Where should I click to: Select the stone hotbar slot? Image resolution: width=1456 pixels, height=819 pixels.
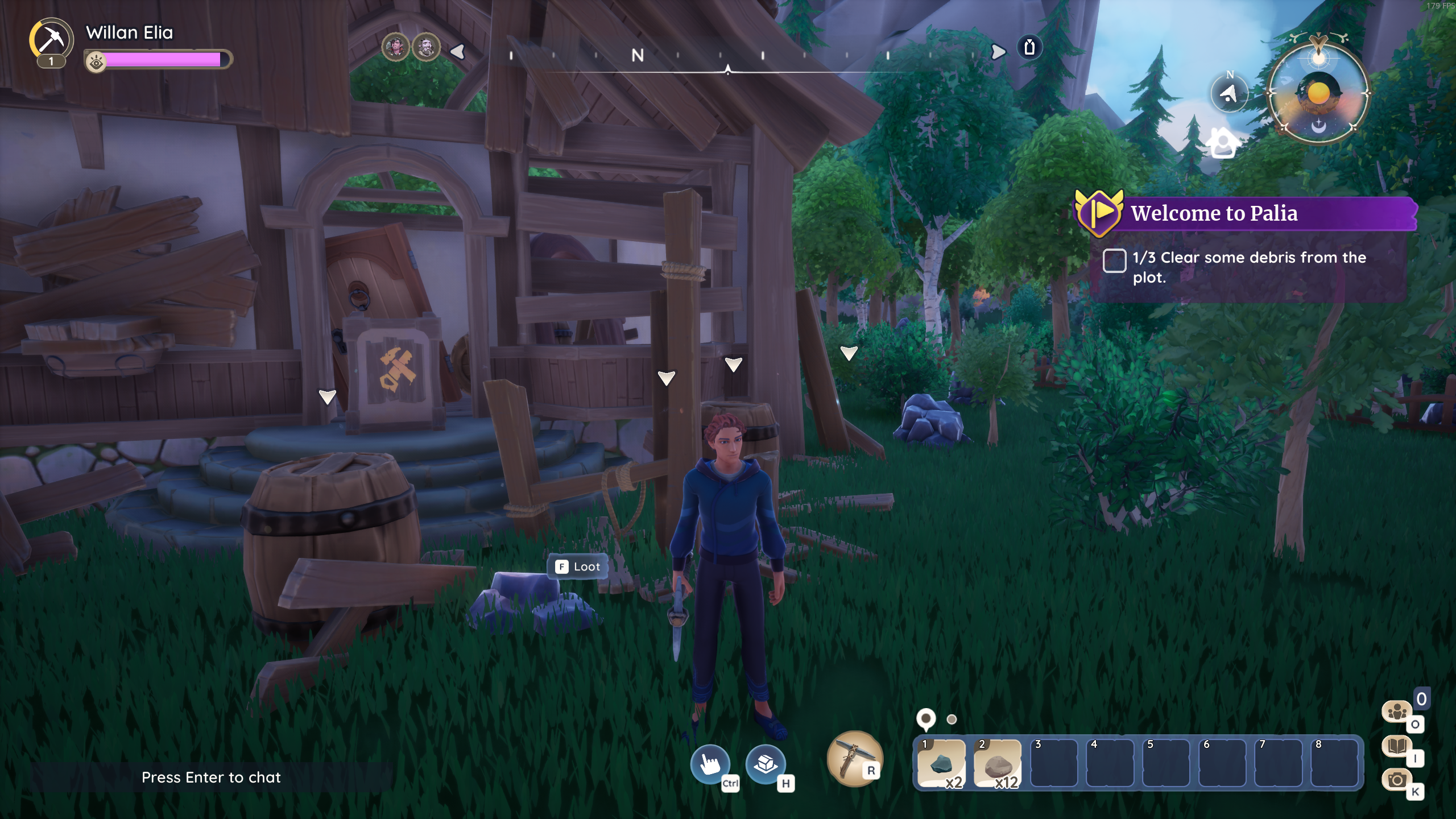pyautogui.click(x=997, y=763)
